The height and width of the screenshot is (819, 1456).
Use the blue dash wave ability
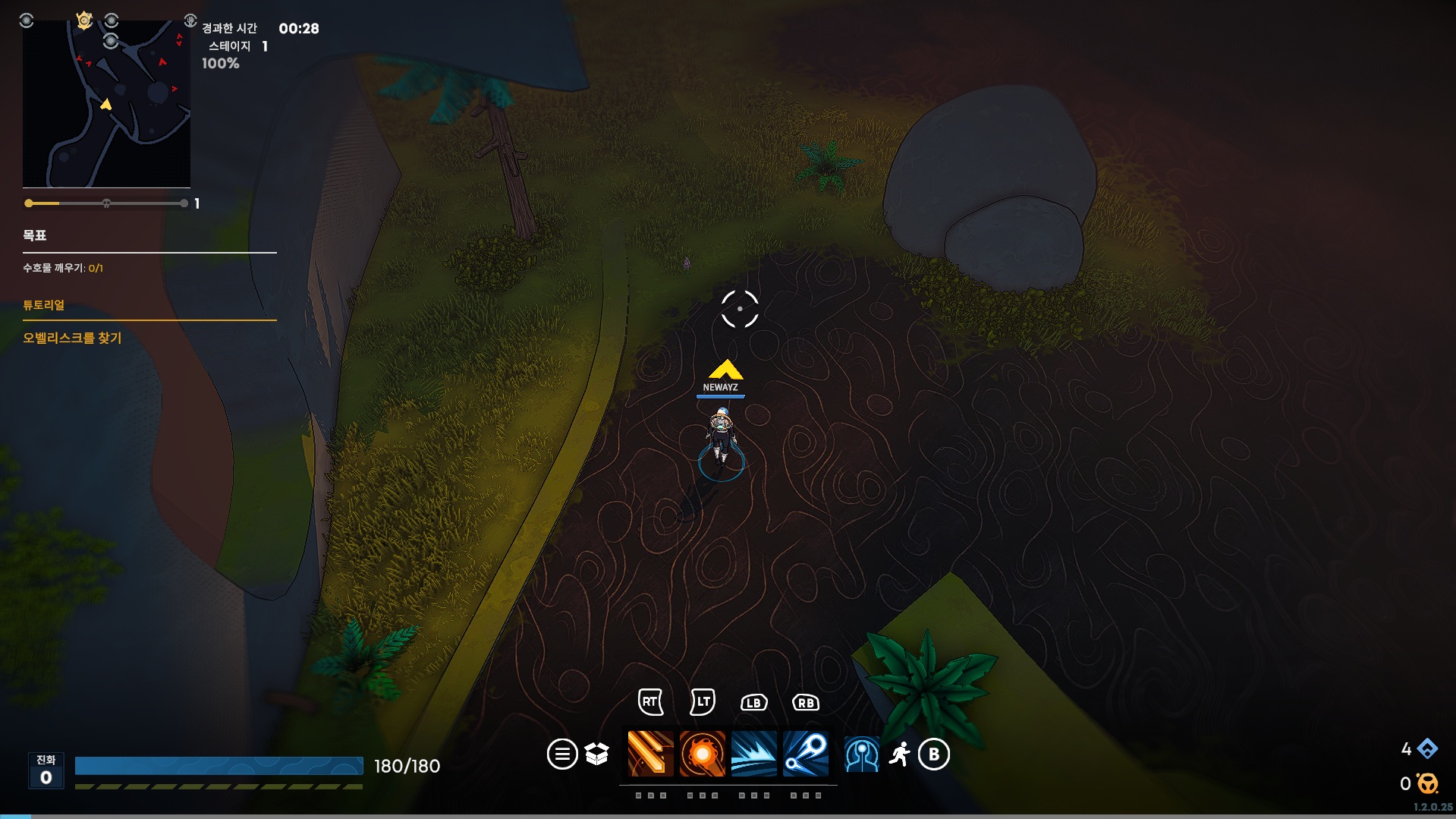pyautogui.click(x=753, y=754)
